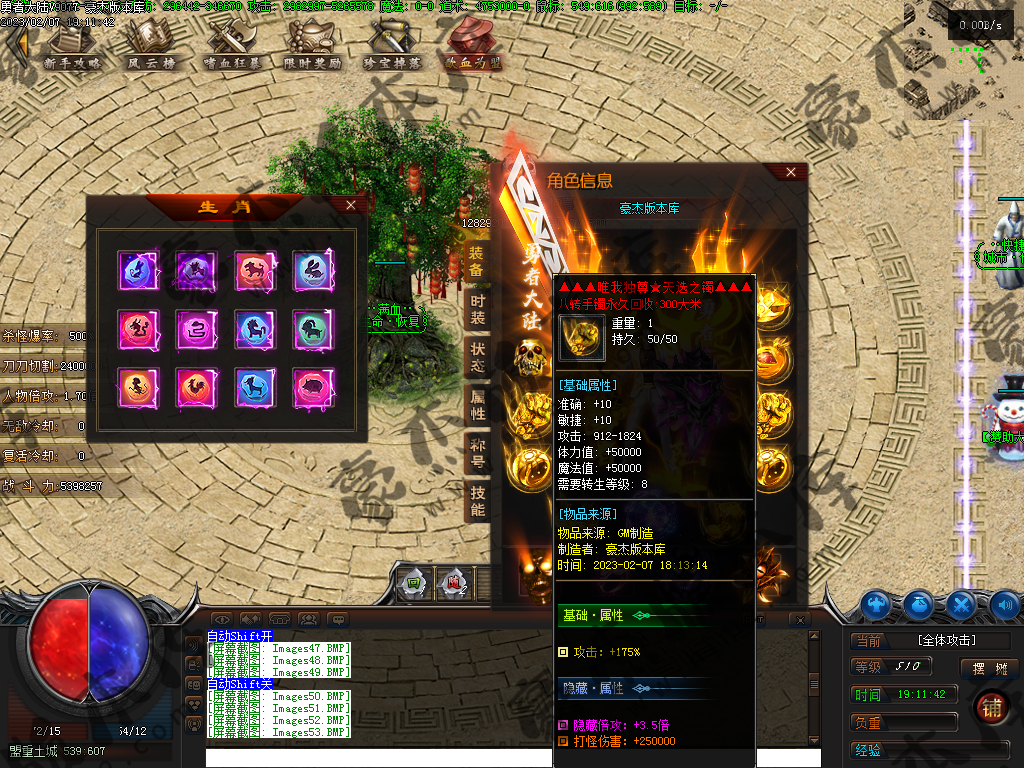This screenshot has height=768, width=1024.
Task: Switch to the 称号 title tab
Action: pyautogui.click(x=477, y=452)
